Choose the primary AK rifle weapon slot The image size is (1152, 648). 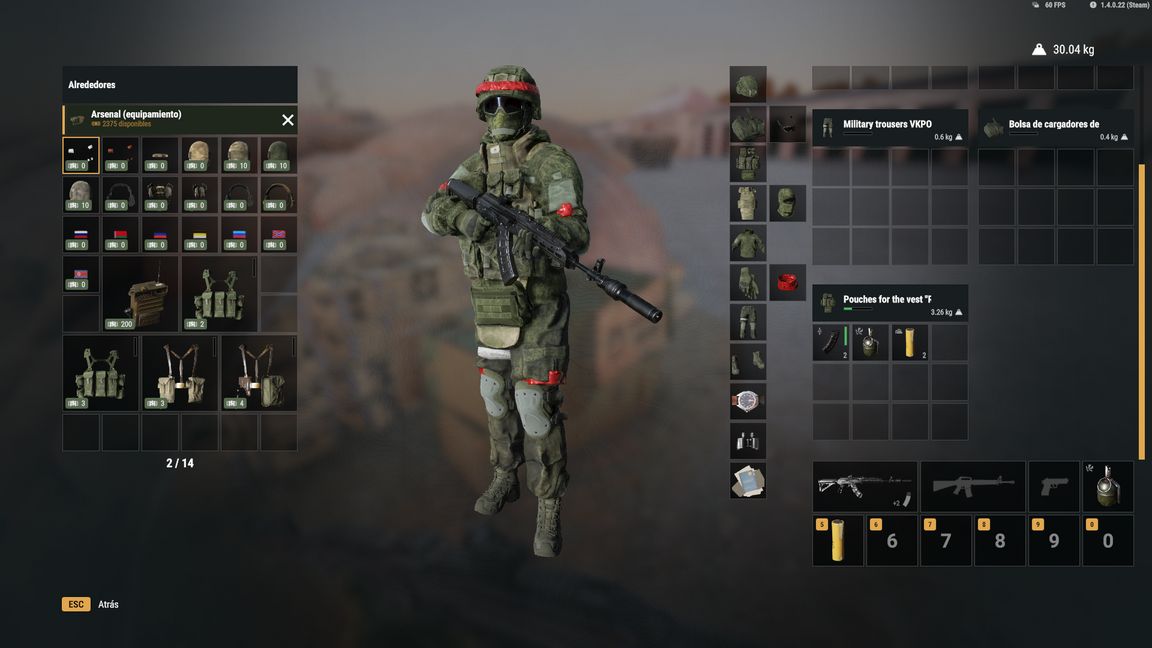click(865, 487)
